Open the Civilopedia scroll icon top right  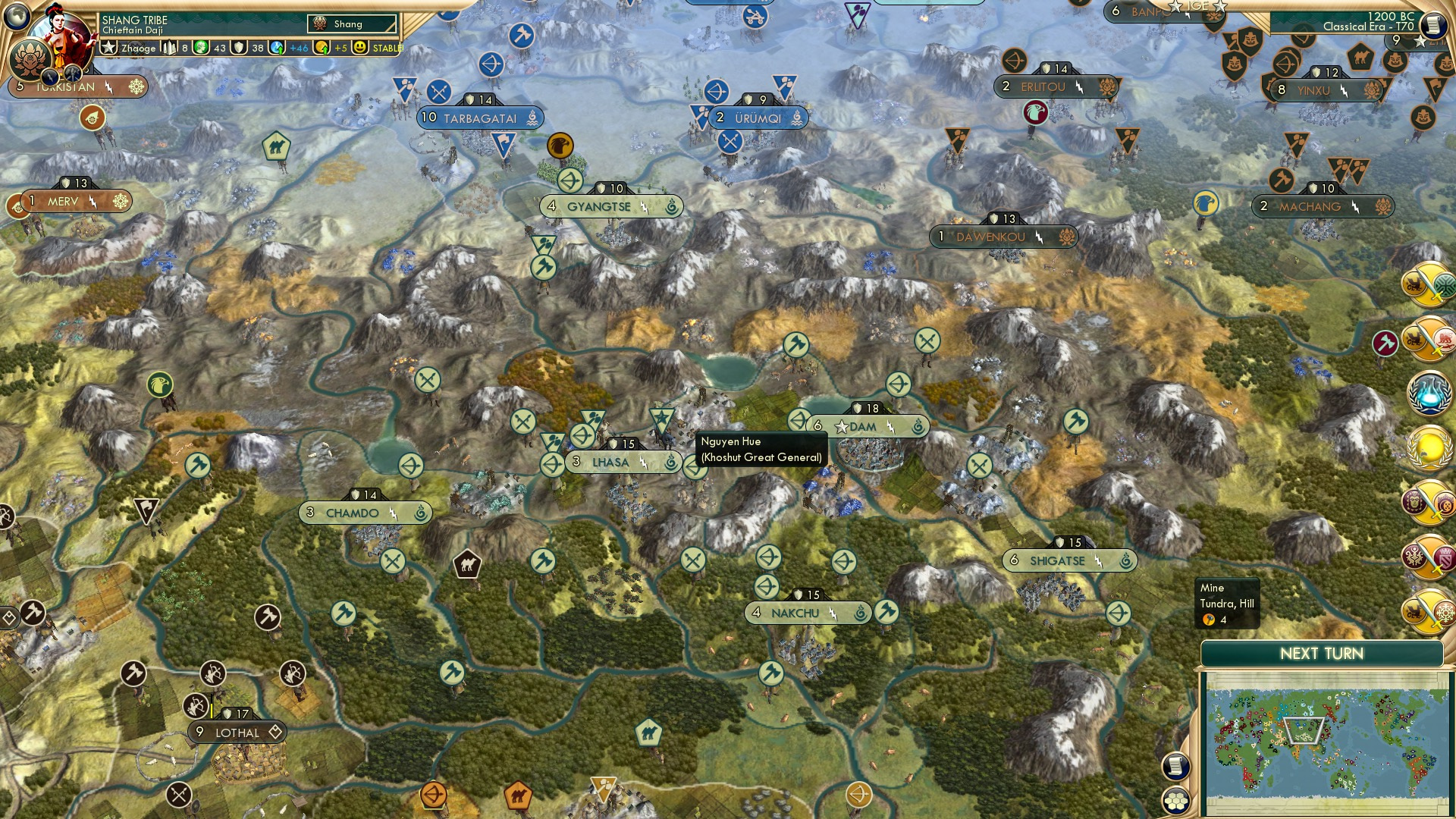coord(1434,24)
